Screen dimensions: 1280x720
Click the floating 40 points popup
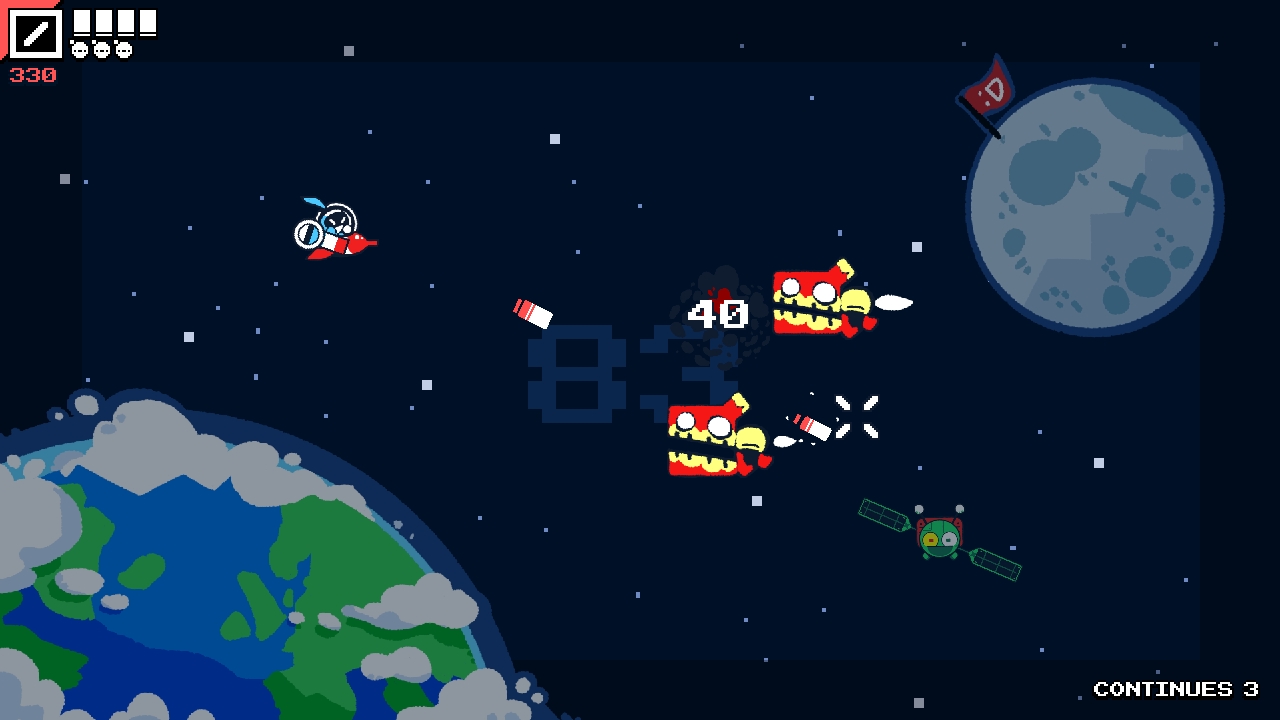716,312
